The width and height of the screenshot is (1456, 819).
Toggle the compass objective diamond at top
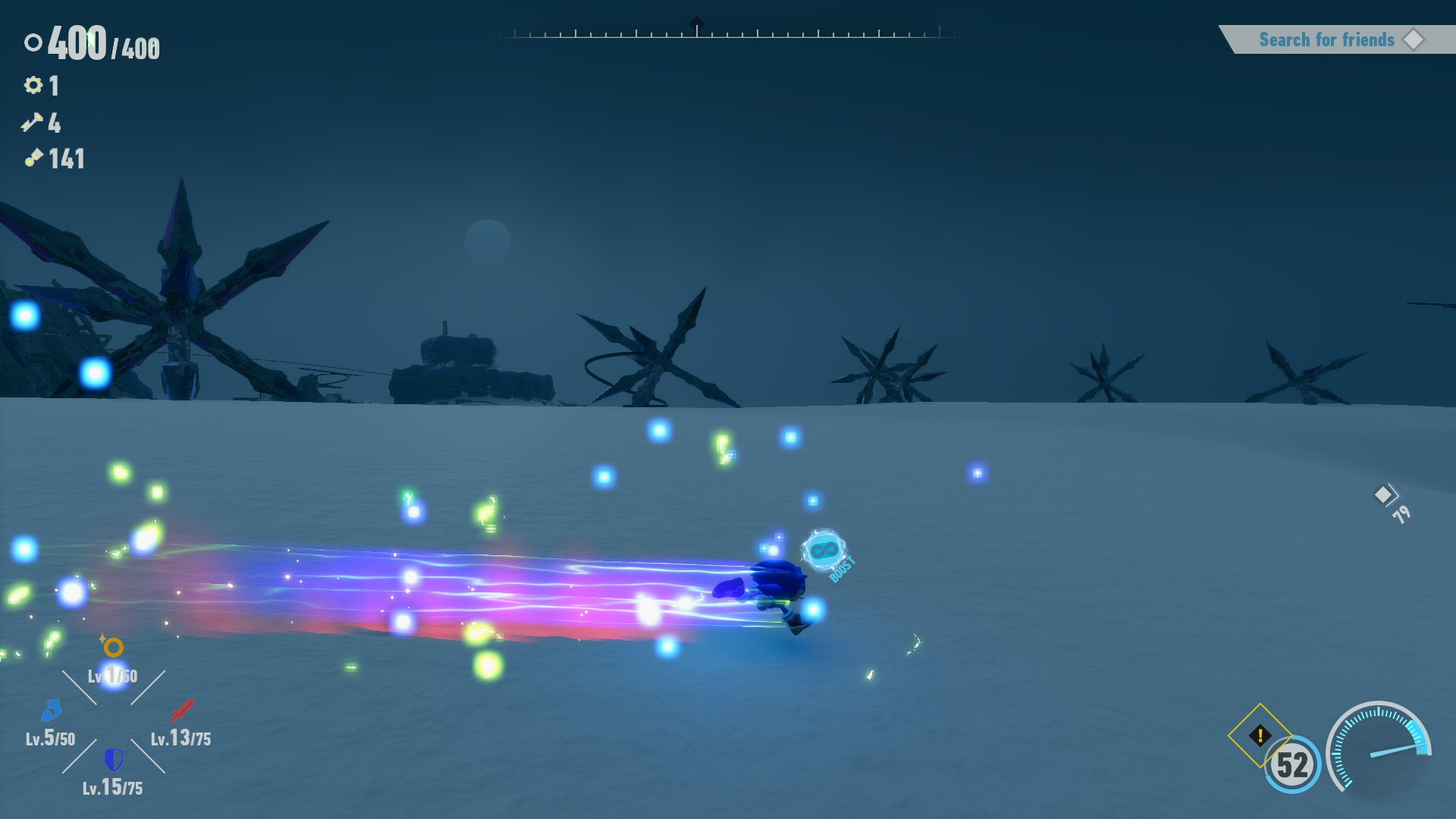pyautogui.click(x=695, y=21)
